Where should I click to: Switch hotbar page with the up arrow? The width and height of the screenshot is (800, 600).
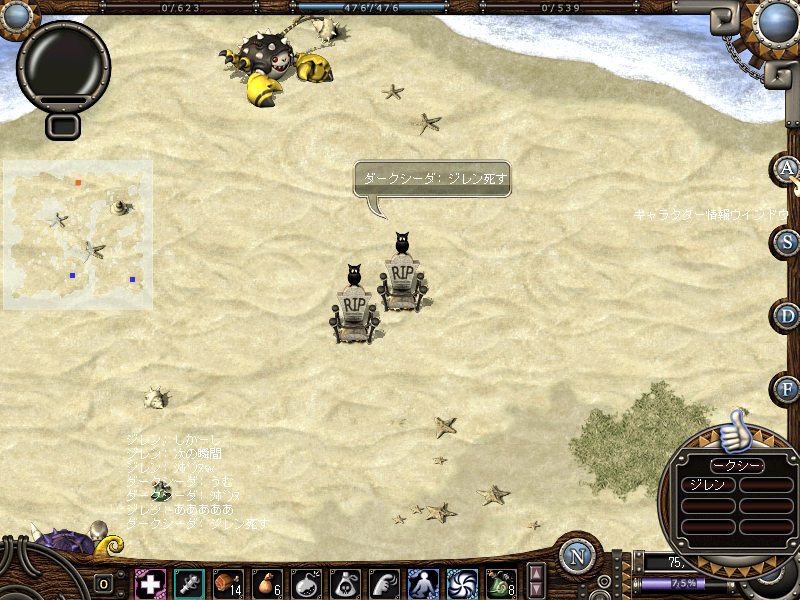[x=537, y=574]
